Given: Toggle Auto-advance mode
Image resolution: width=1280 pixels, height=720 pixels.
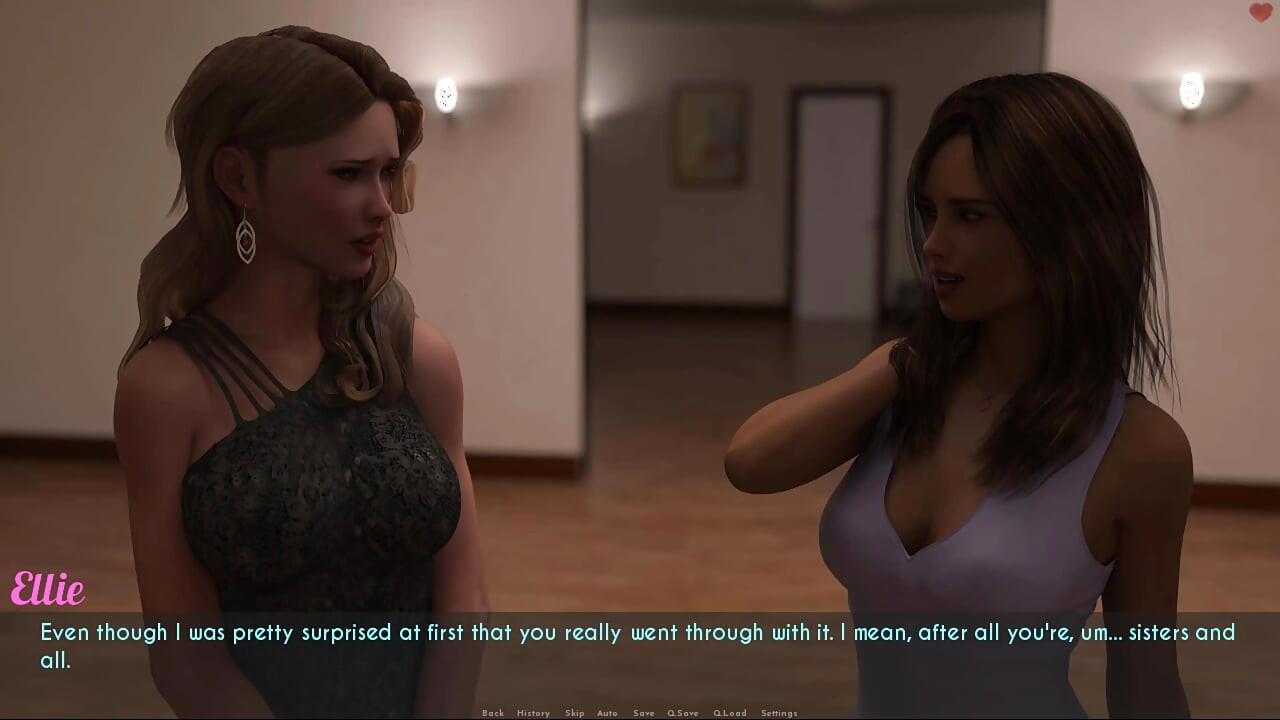Looking at the screenshot, I should [607, 713].
